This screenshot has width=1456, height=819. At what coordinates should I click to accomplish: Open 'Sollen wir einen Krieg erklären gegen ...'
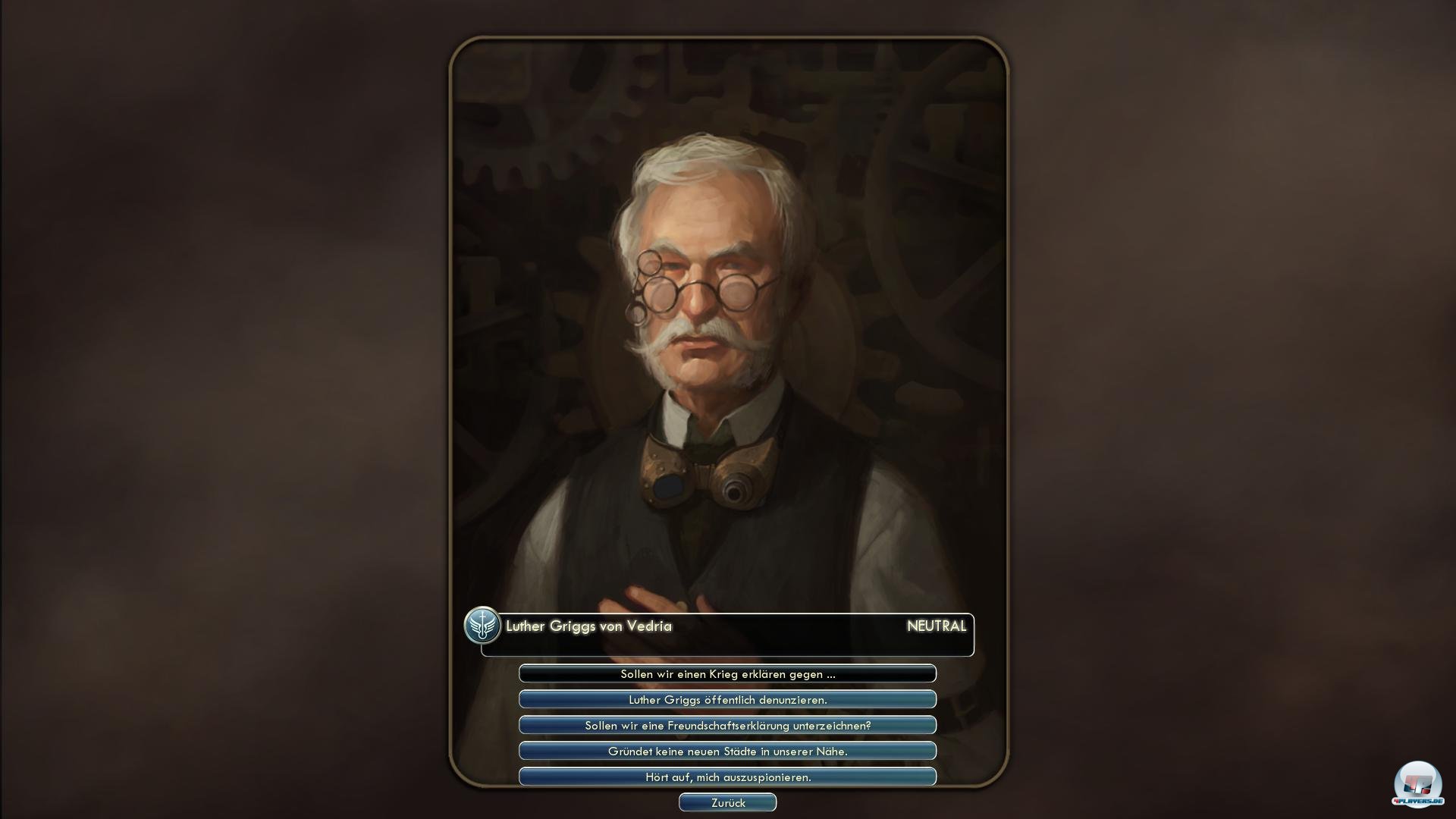coord(727,673)
